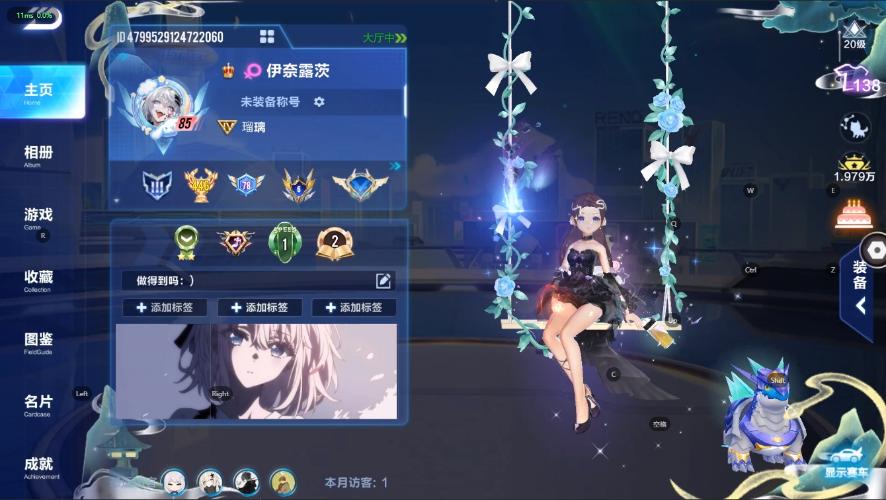Viewport: 886px width, 500px height.
Task: Switch to the 相册 Album tab
Action: [39, 155]
